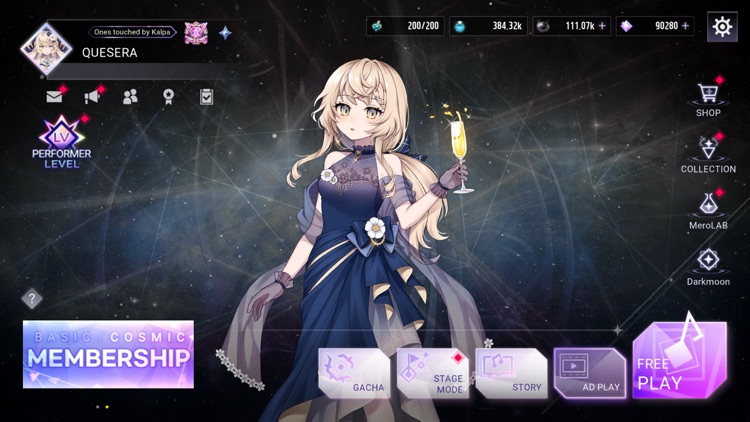Open the settings gear menu
The height and width of the screenshot is (422, 750).
click(x=722, y=26)
